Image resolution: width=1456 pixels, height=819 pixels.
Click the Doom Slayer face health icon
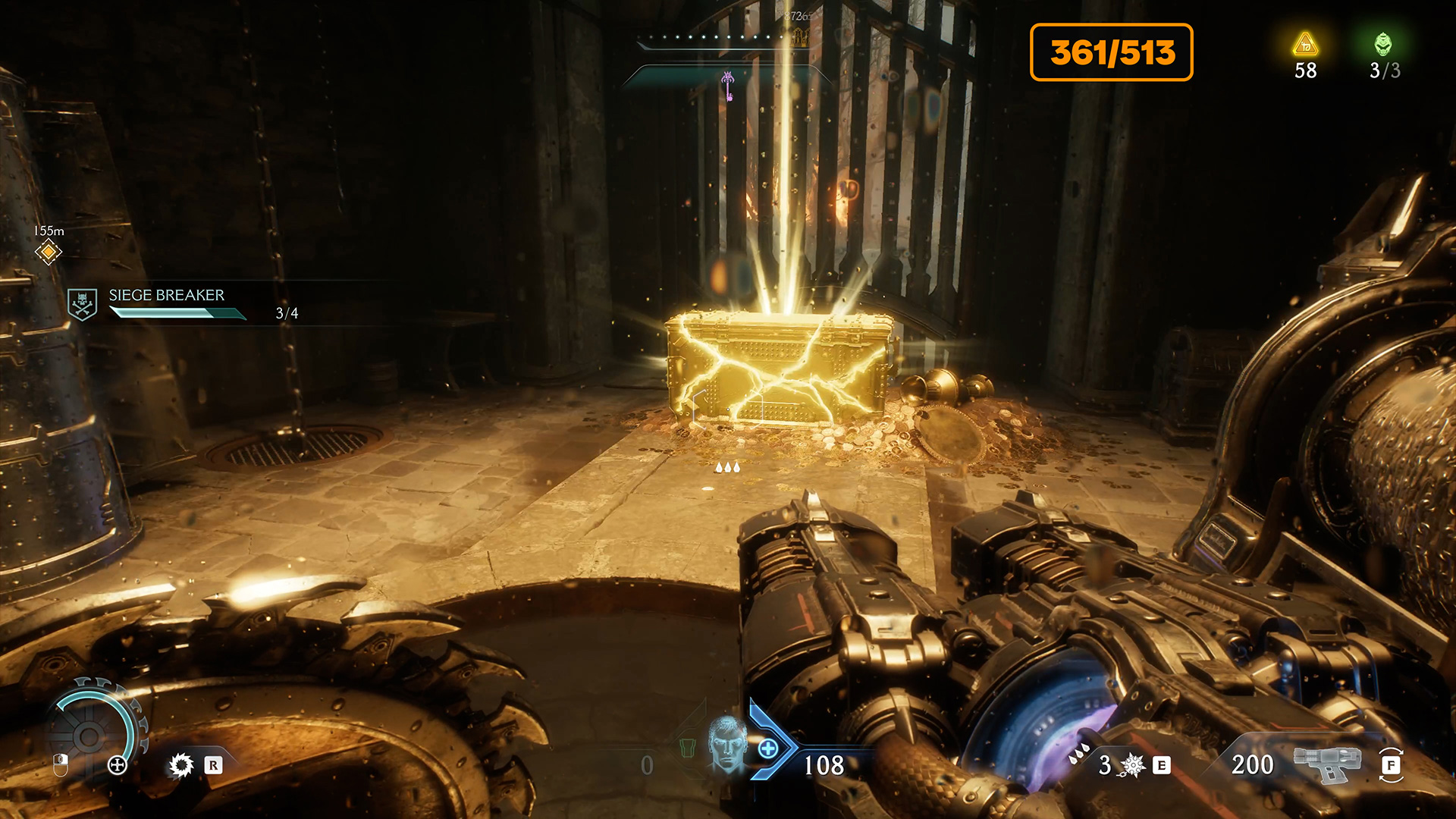(x=727, y=745)
